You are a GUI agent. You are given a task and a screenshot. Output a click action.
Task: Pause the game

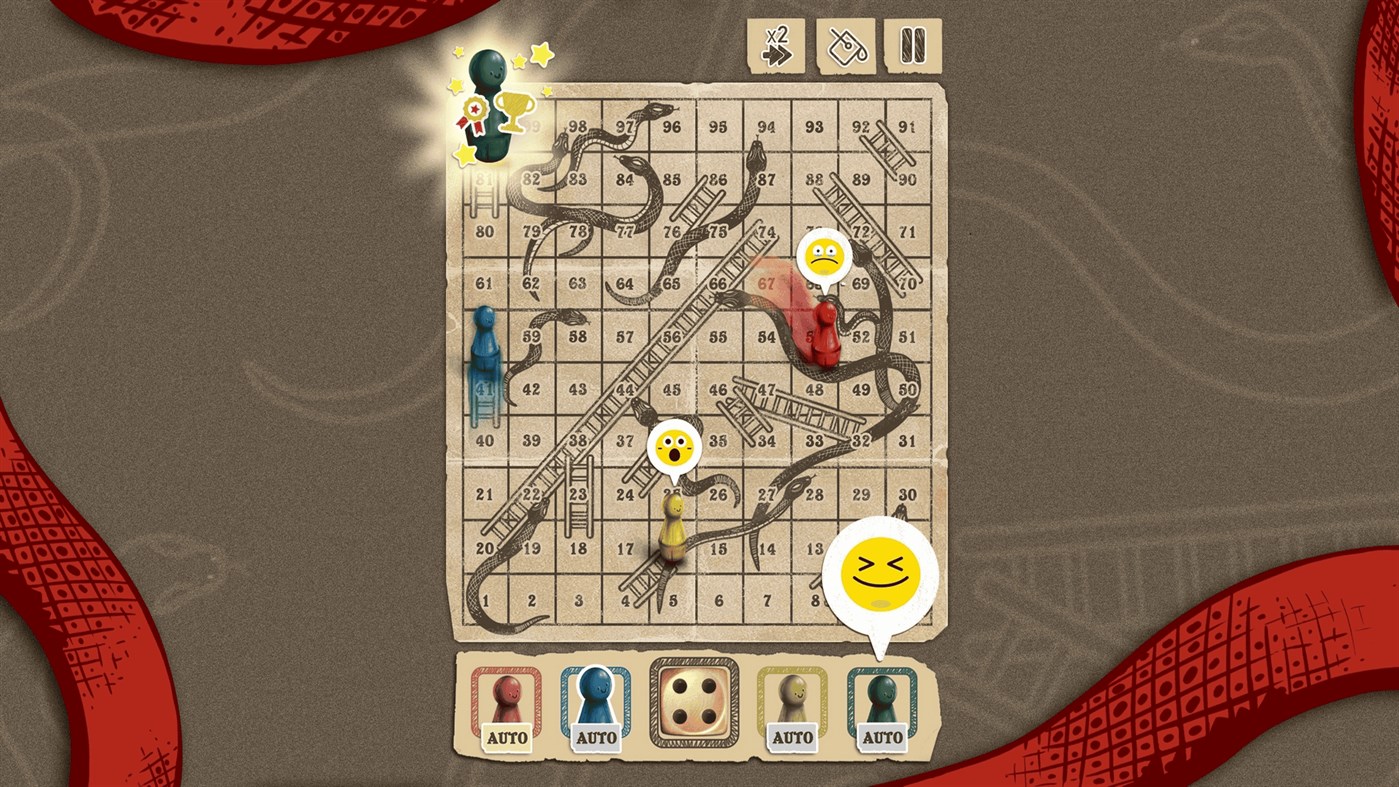pyautogui.click(x=913, y=45)
